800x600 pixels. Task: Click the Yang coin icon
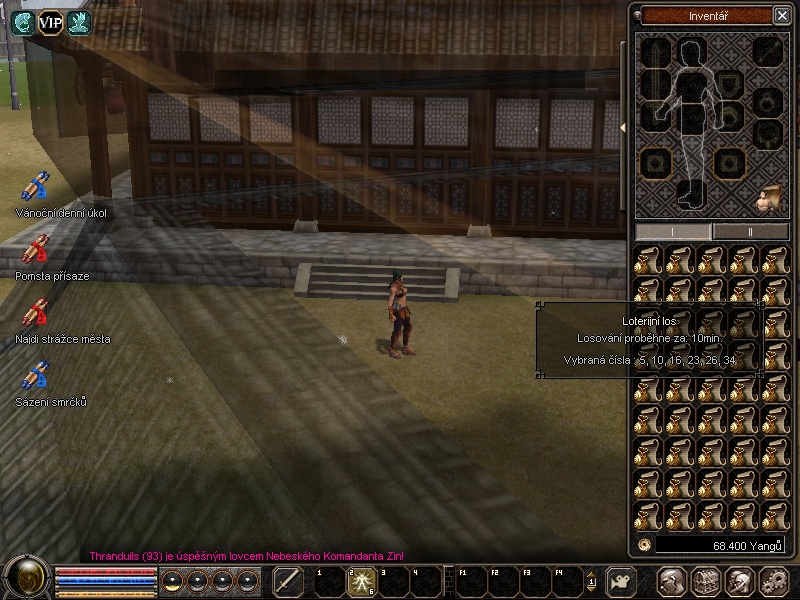[645, 545]
